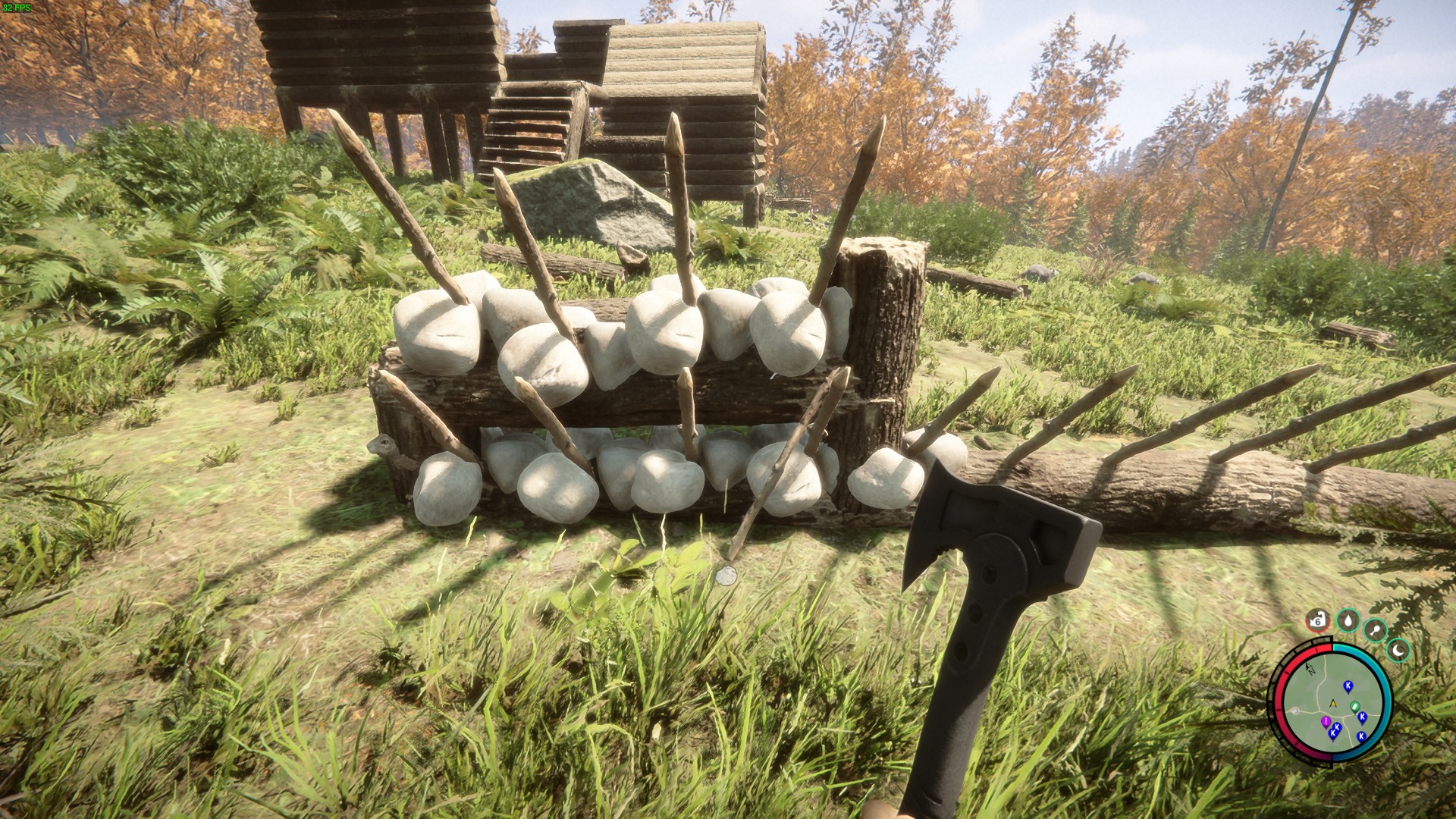The height and width of the screenshot is (819, 1456).
Task: Click the water drop hydration icon
Action: click(1348, 621)
